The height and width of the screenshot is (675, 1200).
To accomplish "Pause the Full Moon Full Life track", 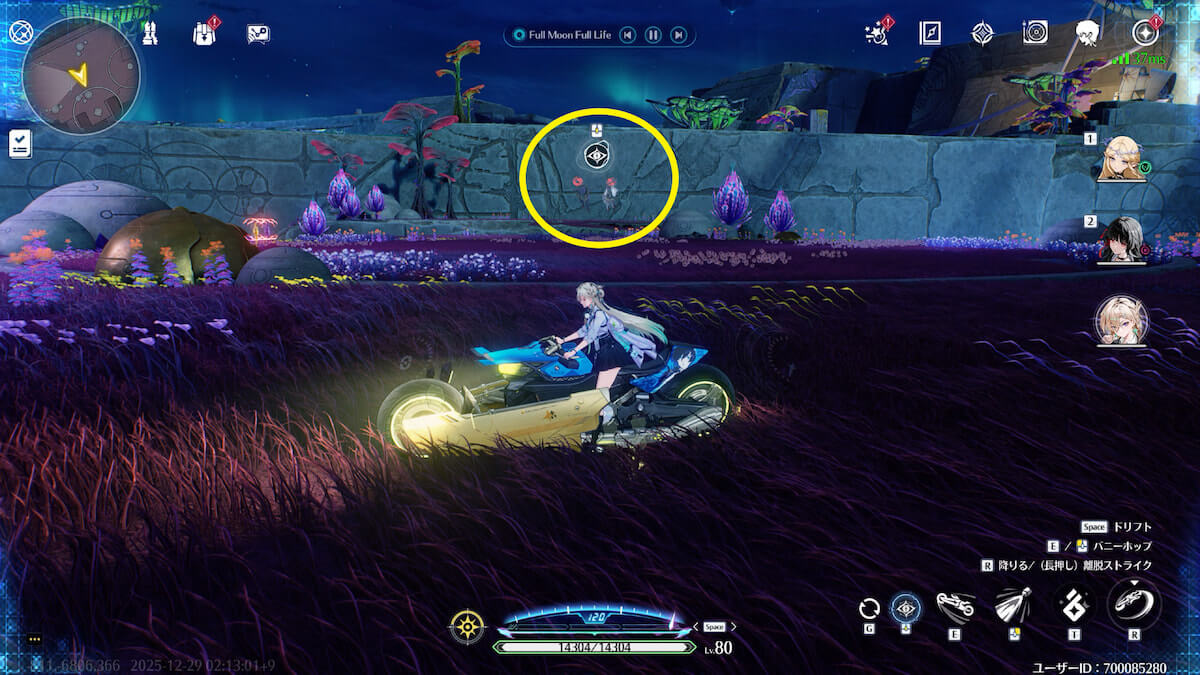I will [652, 35].
